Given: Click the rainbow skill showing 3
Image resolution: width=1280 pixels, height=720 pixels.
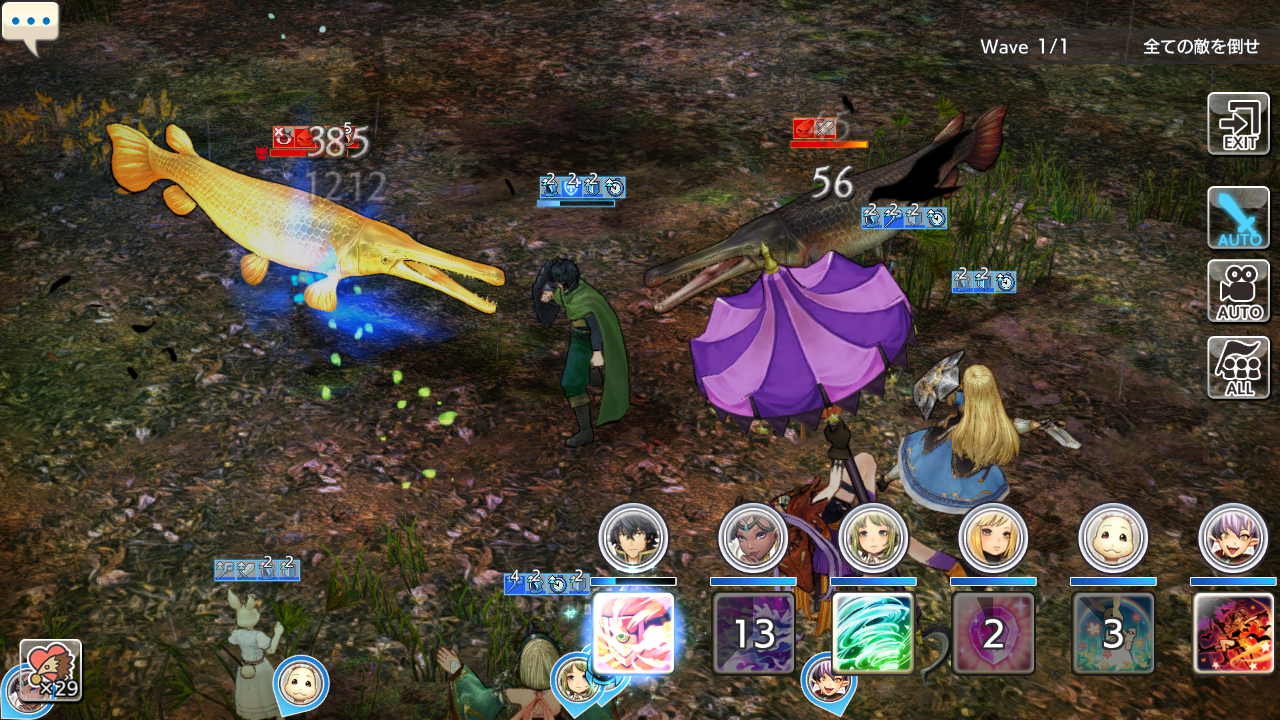Looking at the screenshot, I should point(1113,633).
